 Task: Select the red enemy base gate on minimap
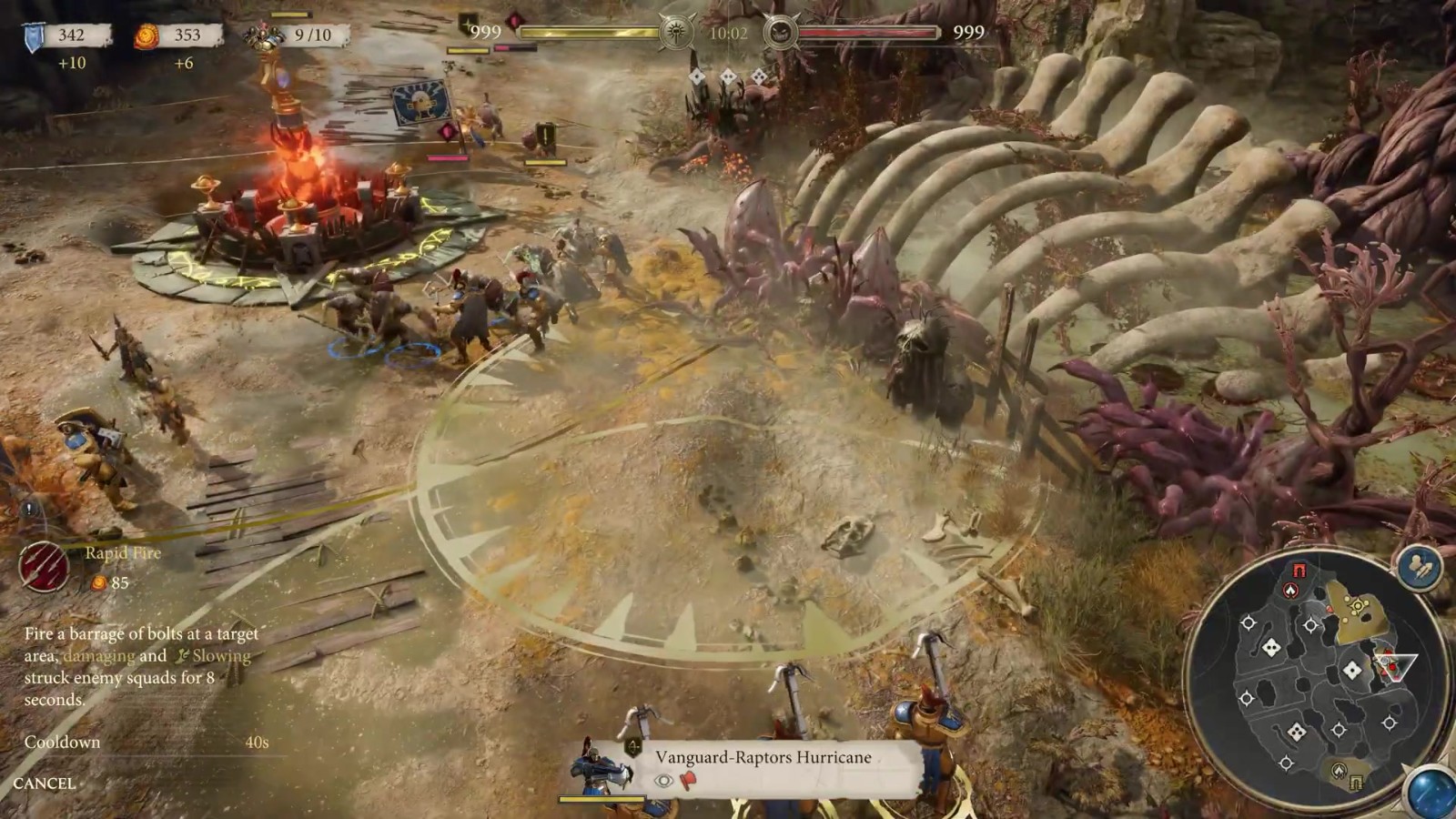tap(1299, 571)
